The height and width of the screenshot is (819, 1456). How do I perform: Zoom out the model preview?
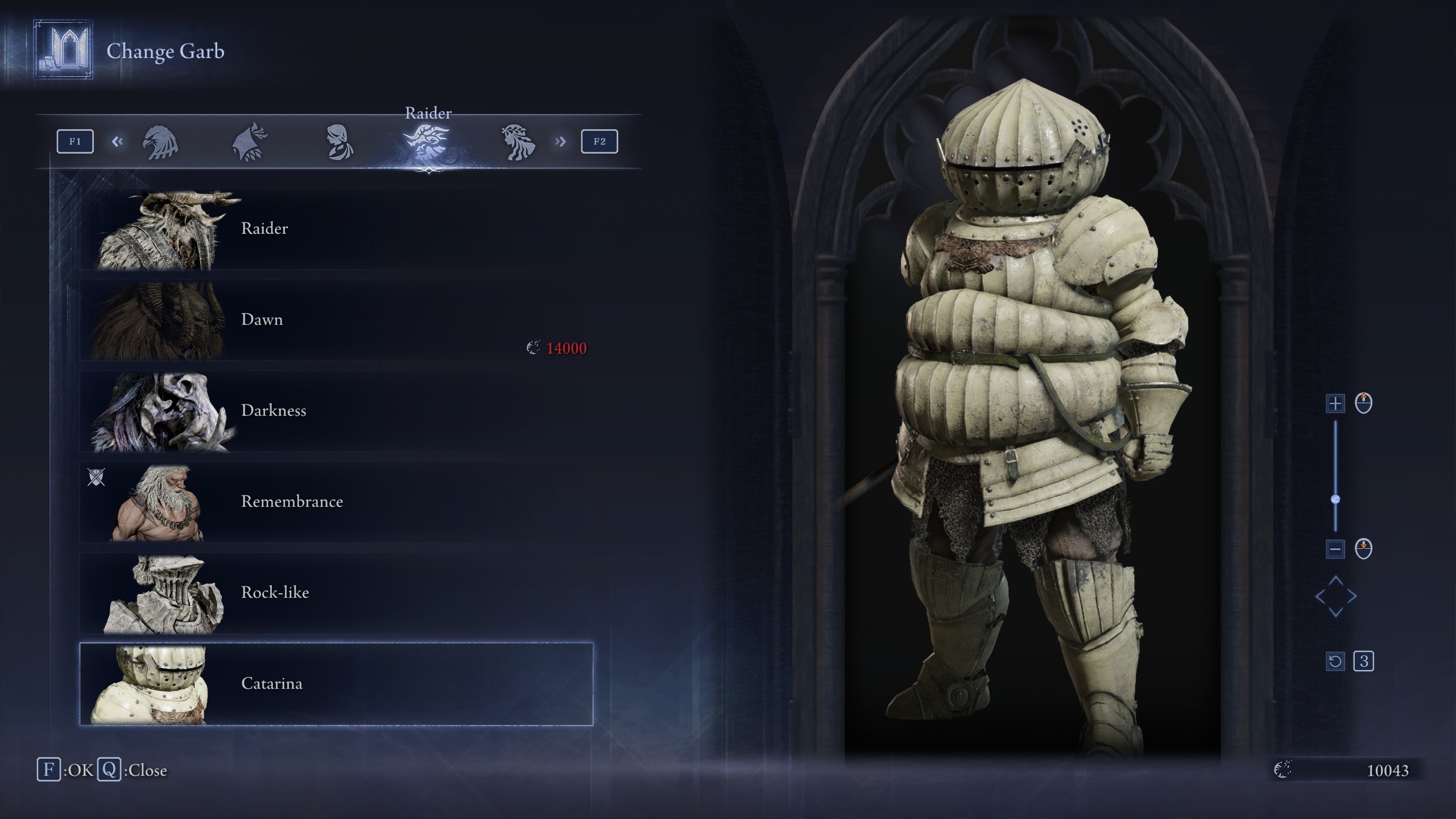[1335, 549]
